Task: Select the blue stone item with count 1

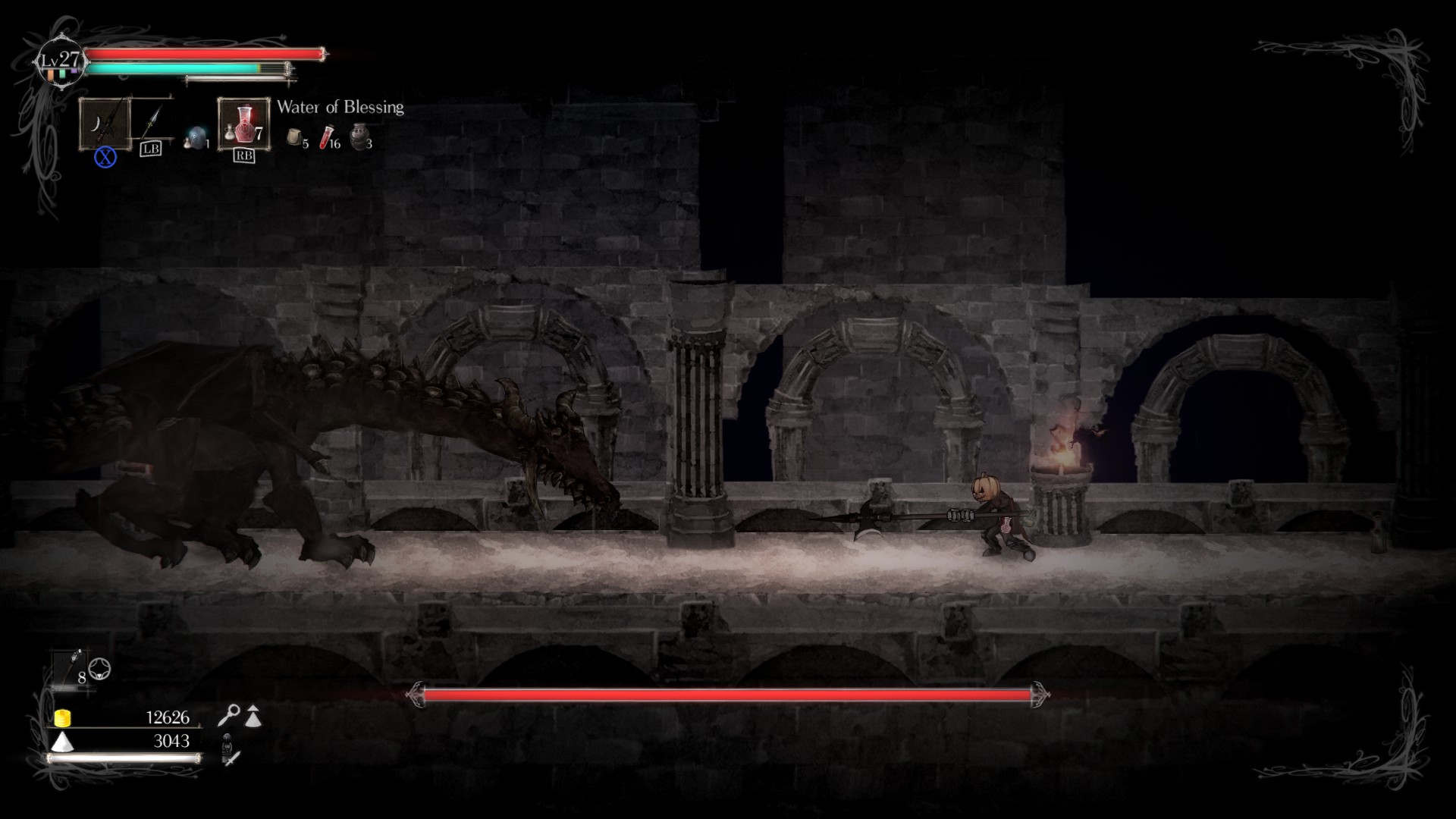Action: coord(196,138)
